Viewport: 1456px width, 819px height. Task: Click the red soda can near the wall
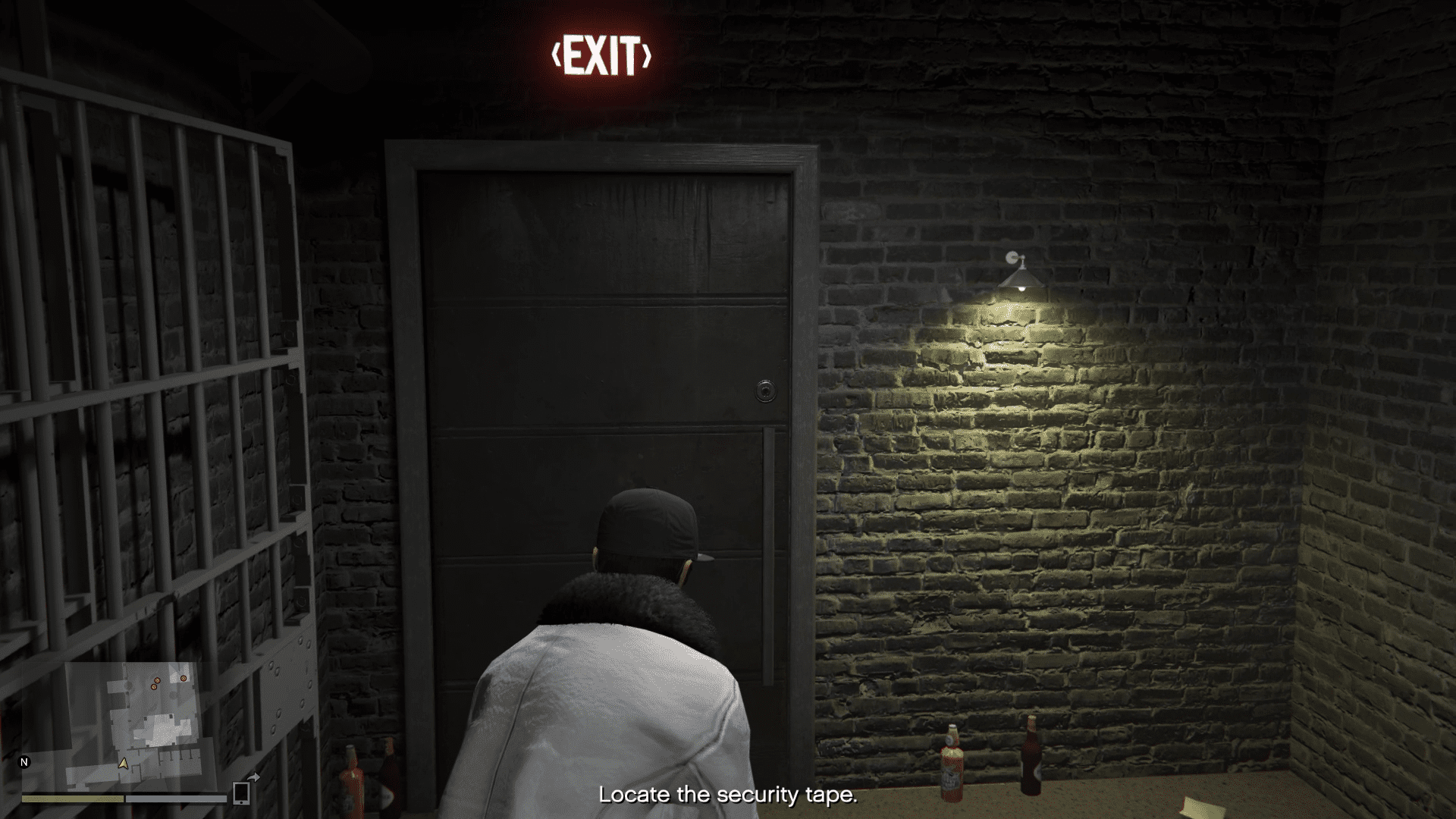point(954,773)
